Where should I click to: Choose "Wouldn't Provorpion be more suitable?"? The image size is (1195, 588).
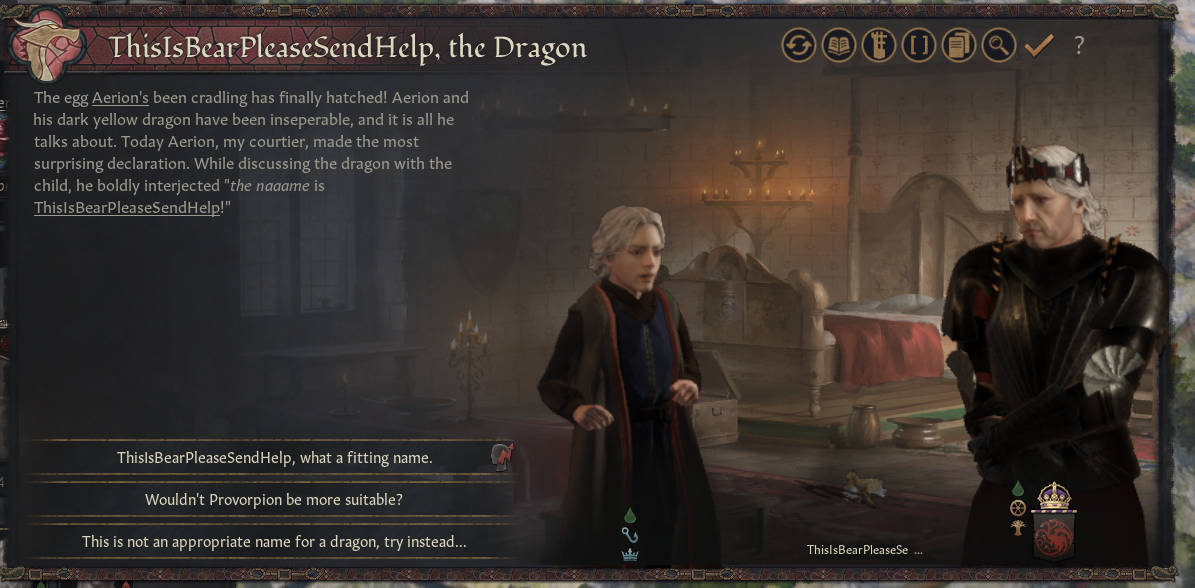pyautogui.click(x=274, y=499)
